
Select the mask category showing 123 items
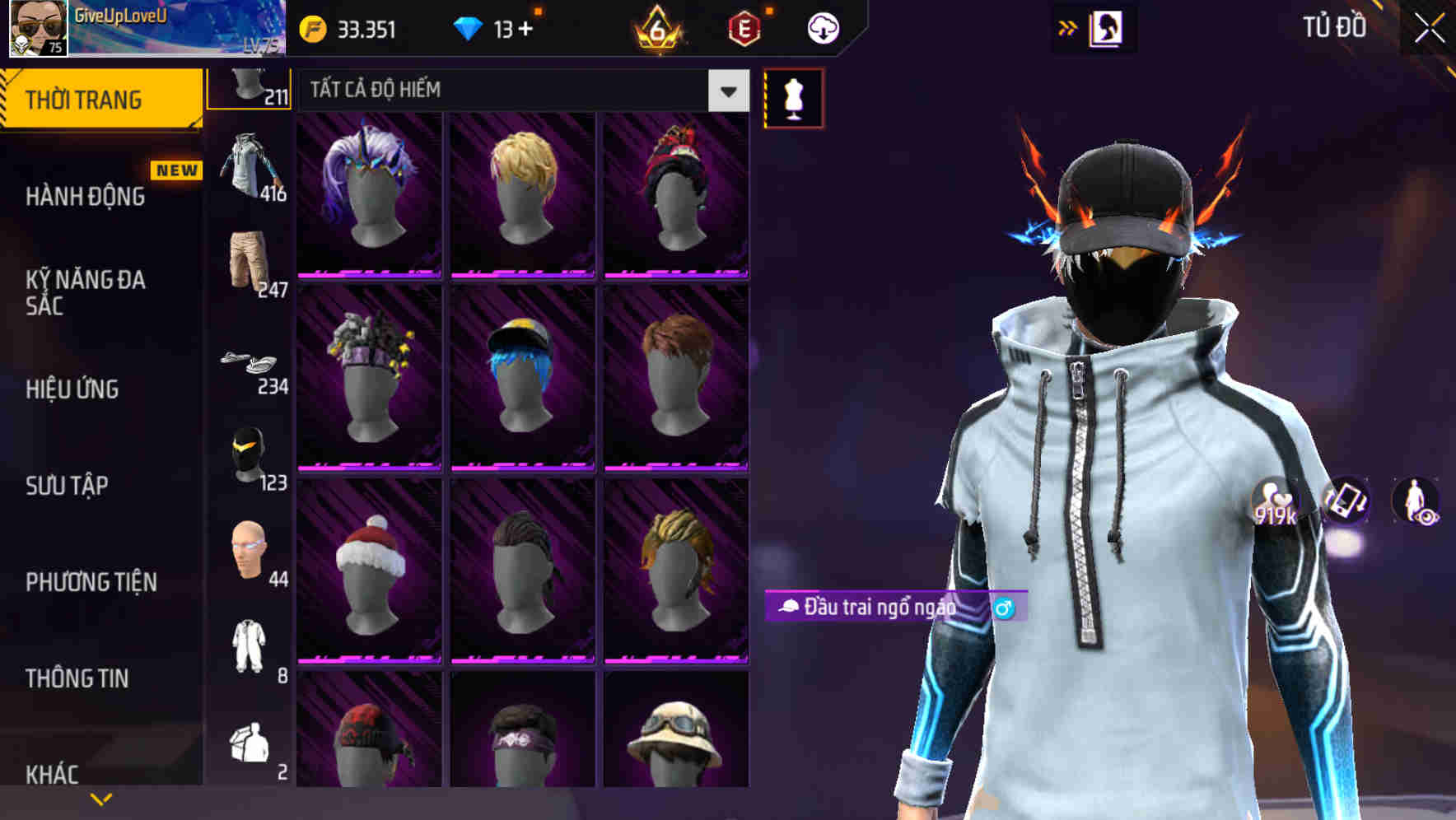251,457
